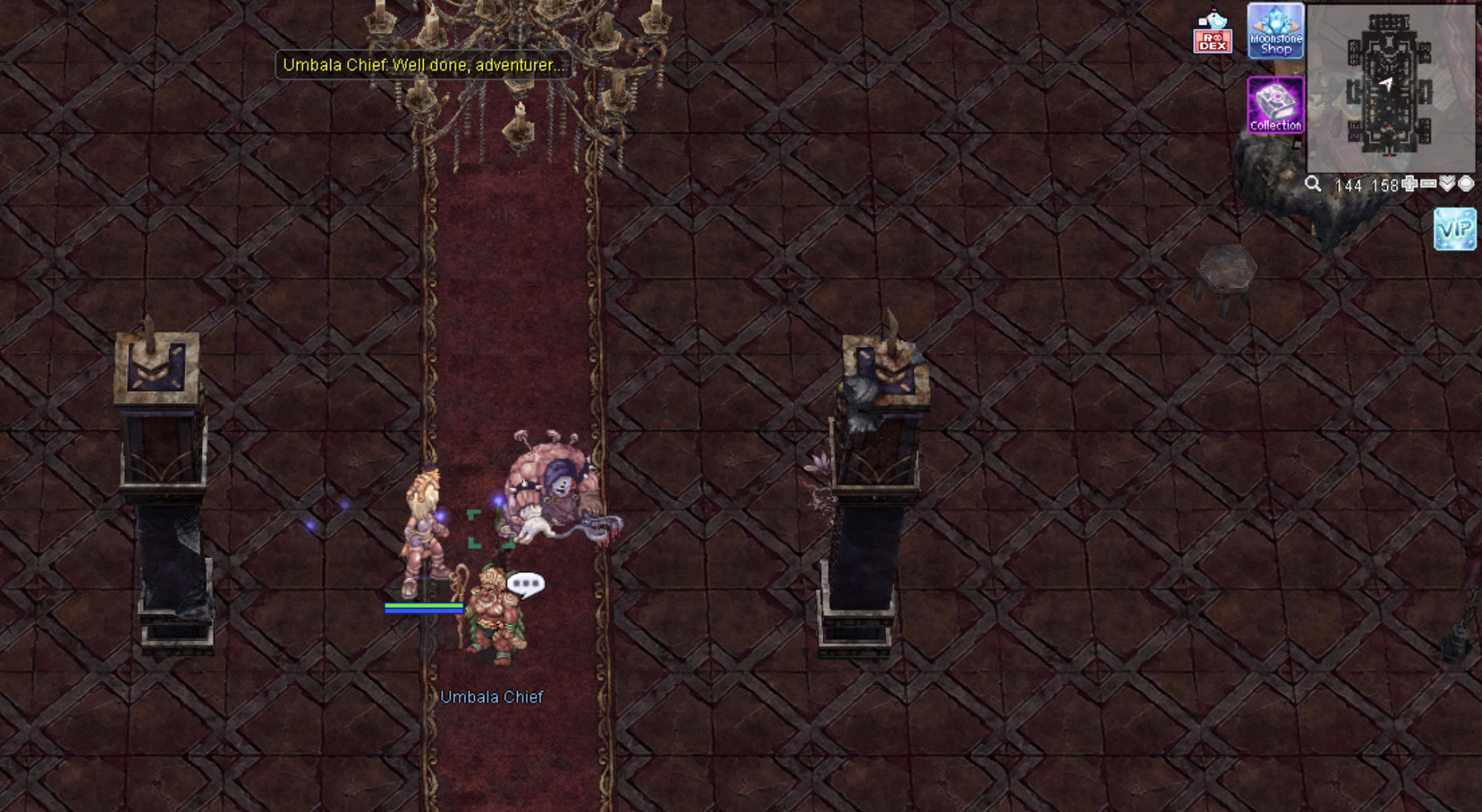The image size is (1482, 812).
Task: Click the round minimap toggle button
Action: pos(1466,184)
